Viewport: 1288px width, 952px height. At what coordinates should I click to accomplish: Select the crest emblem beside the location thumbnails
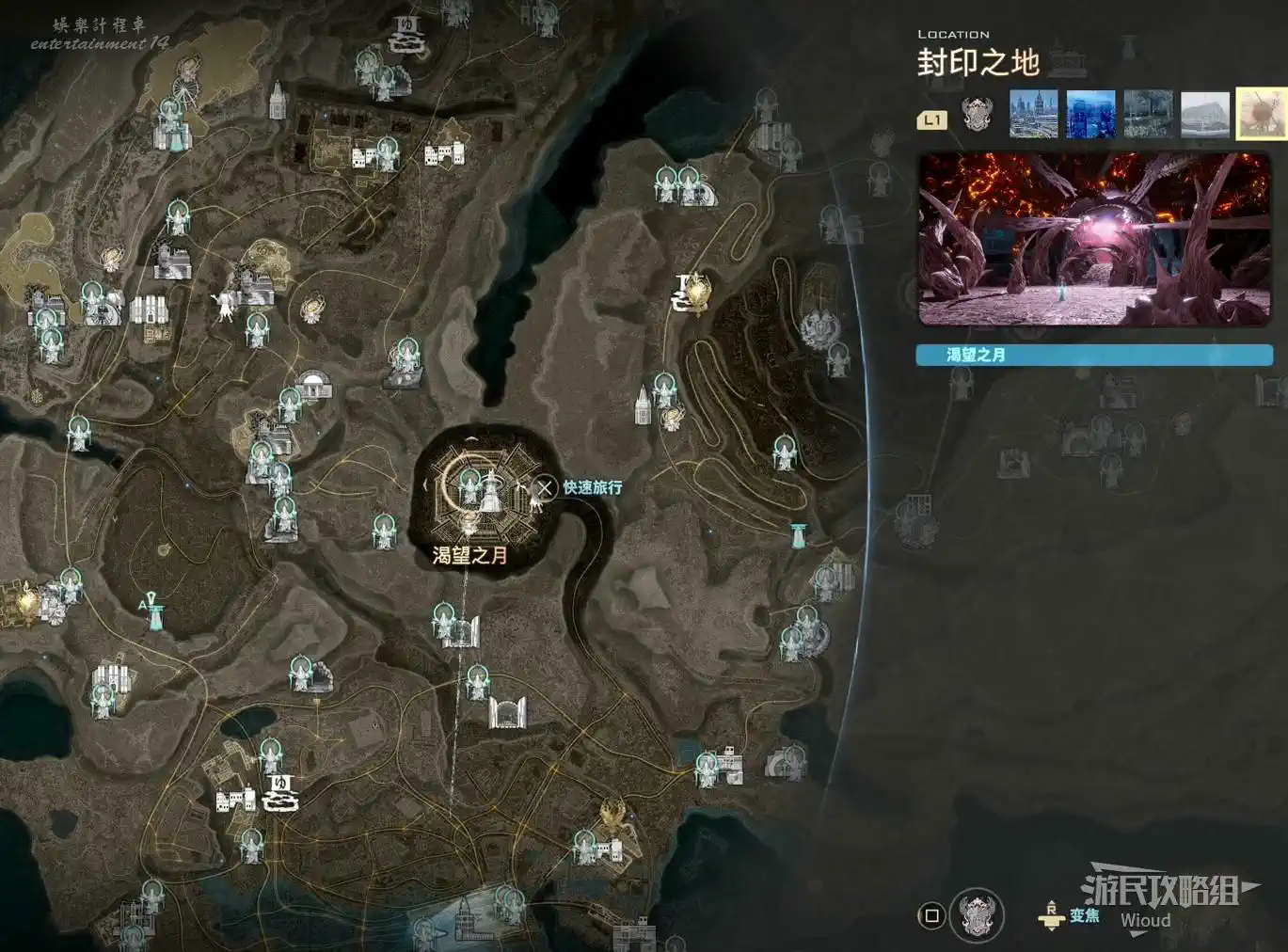point(978,115)
